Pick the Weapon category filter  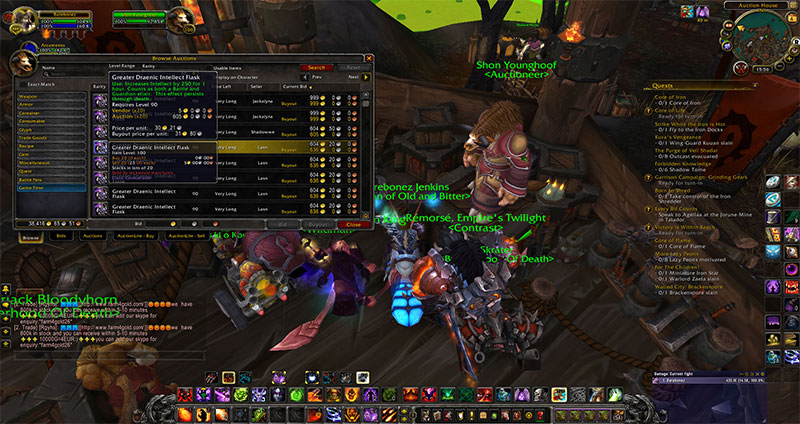pos(27,96)
